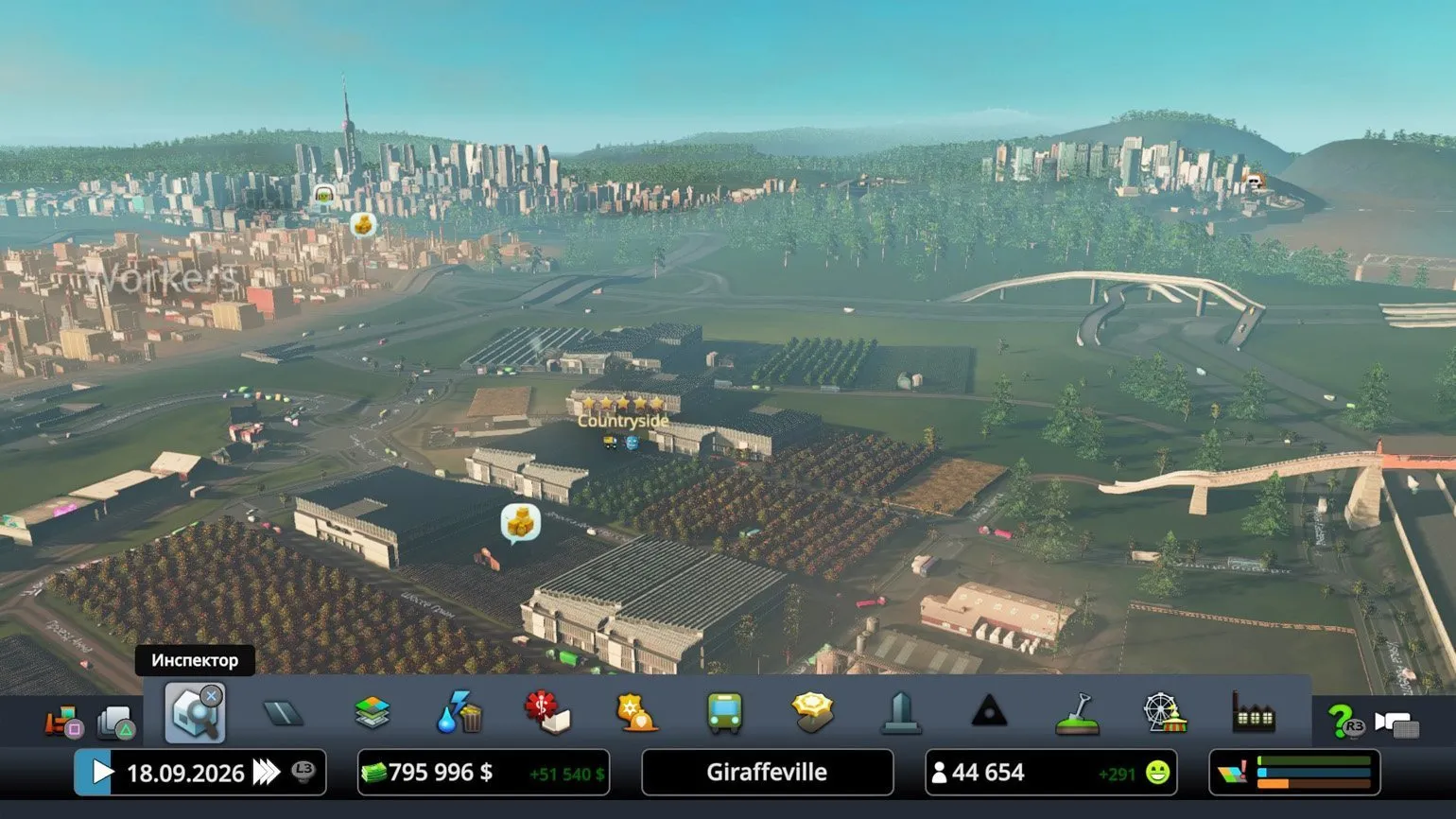
Task: Open the Ferris wheel park areas menu
Action: coord(1164,713)
